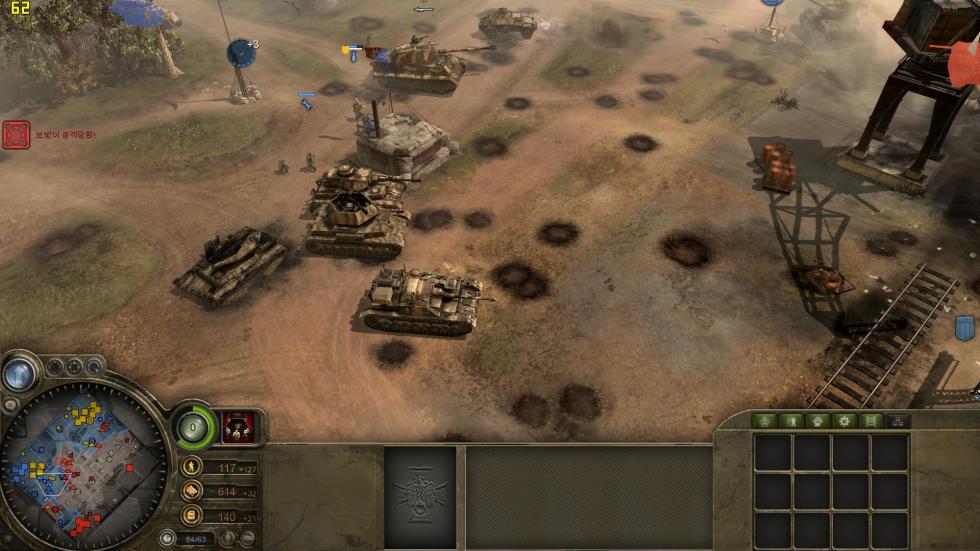This screenshot has height=551, width=980.
Task: Click the munitions resource icon
Action: [x=191, y=492]
